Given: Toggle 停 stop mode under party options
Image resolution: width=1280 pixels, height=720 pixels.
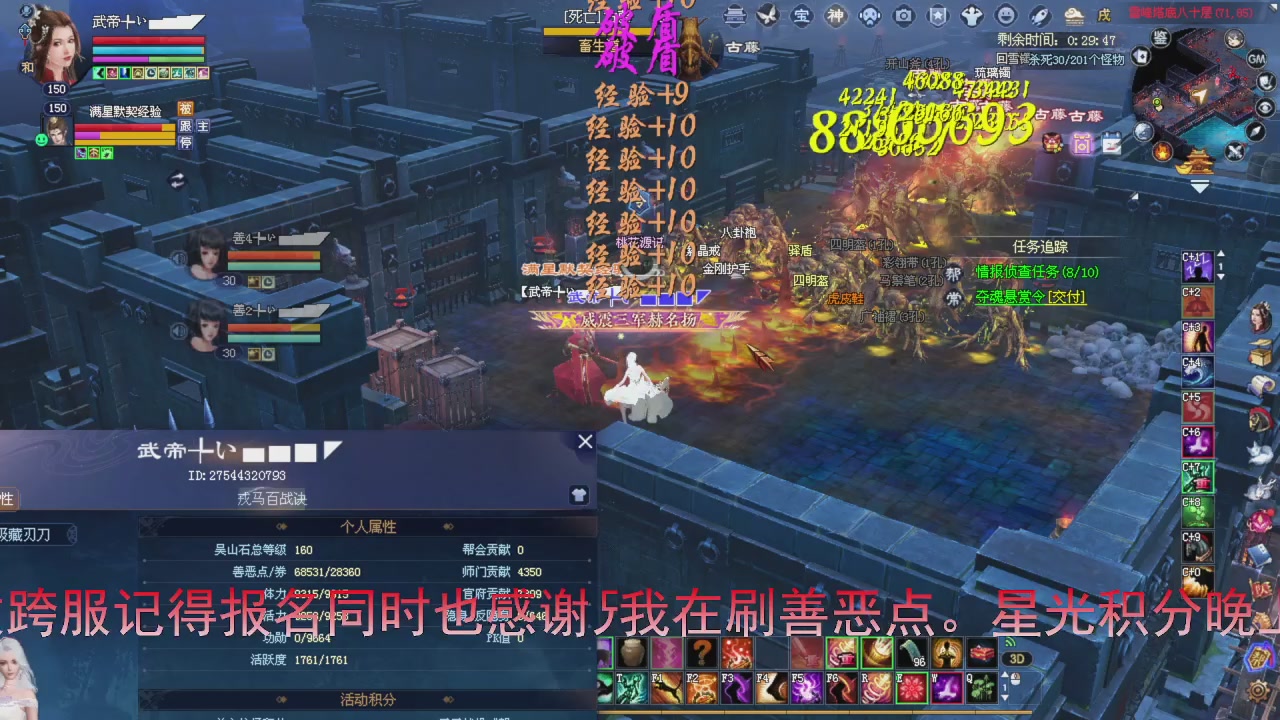Looking at the screenshot, I should click(x=185, y=142).
